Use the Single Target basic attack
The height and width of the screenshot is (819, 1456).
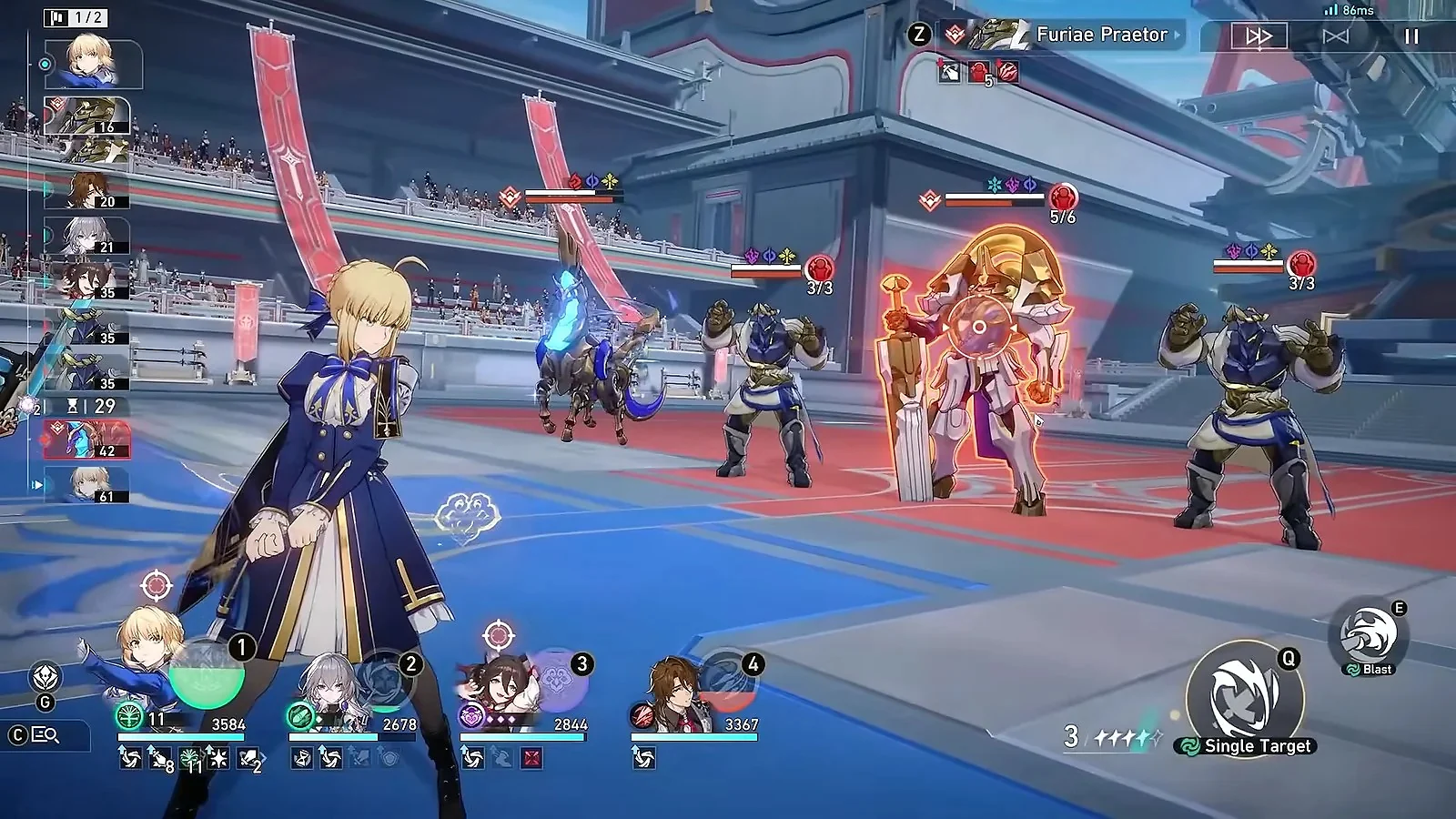(1245, 696)
